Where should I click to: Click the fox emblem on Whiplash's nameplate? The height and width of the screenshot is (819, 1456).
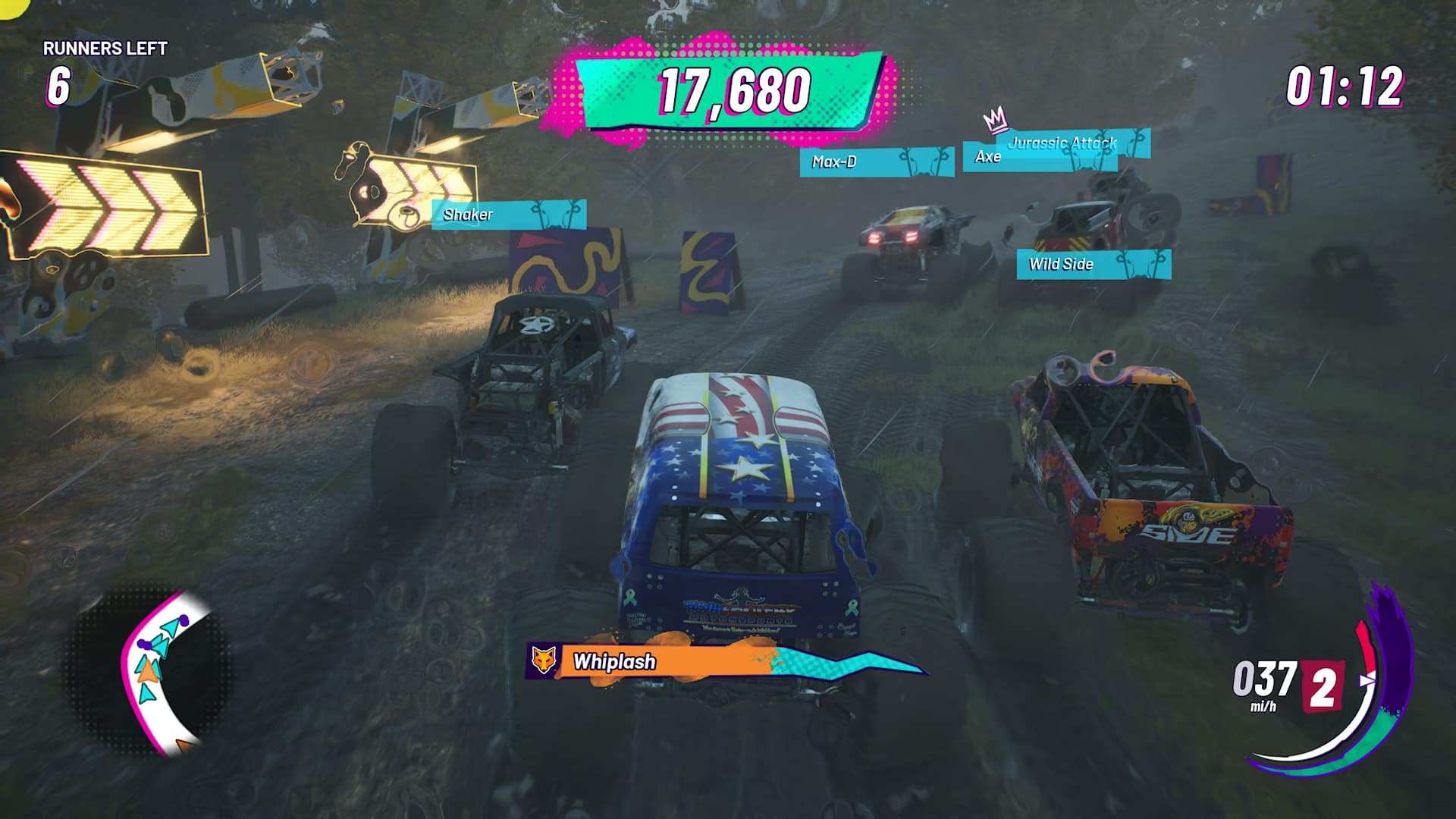click(x=543, y=661)
